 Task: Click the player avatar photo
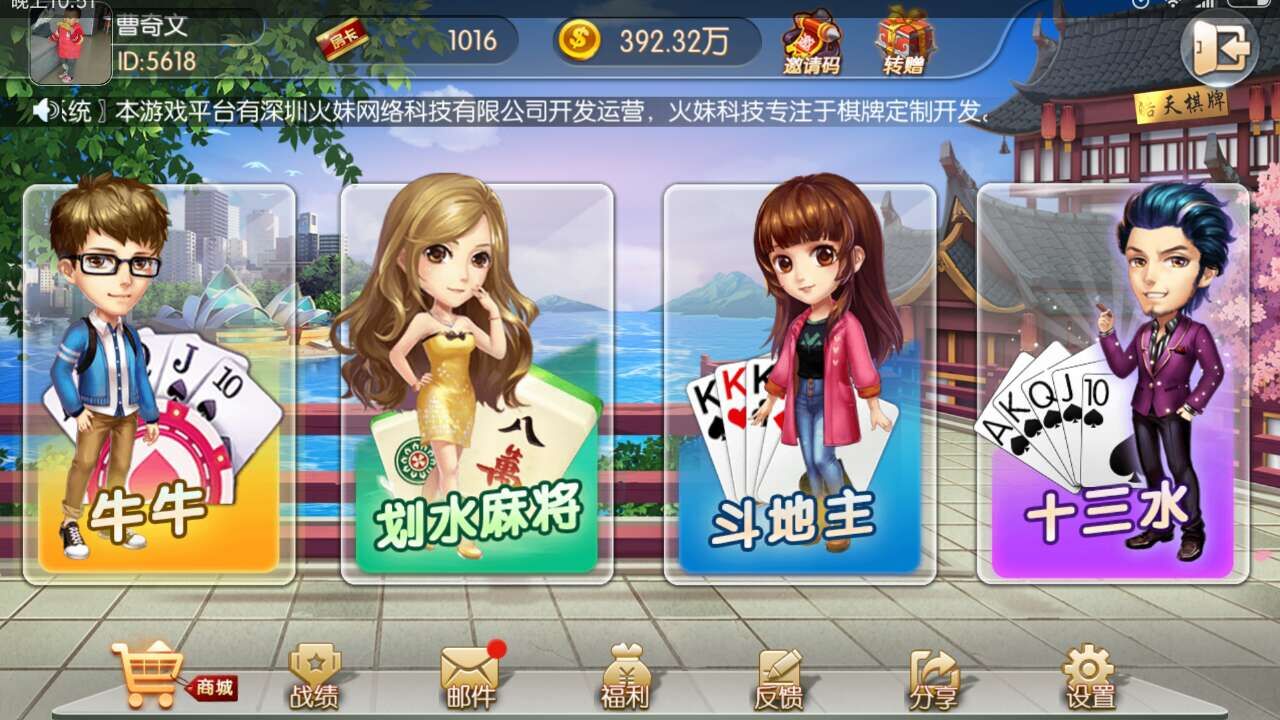(70, 45)
